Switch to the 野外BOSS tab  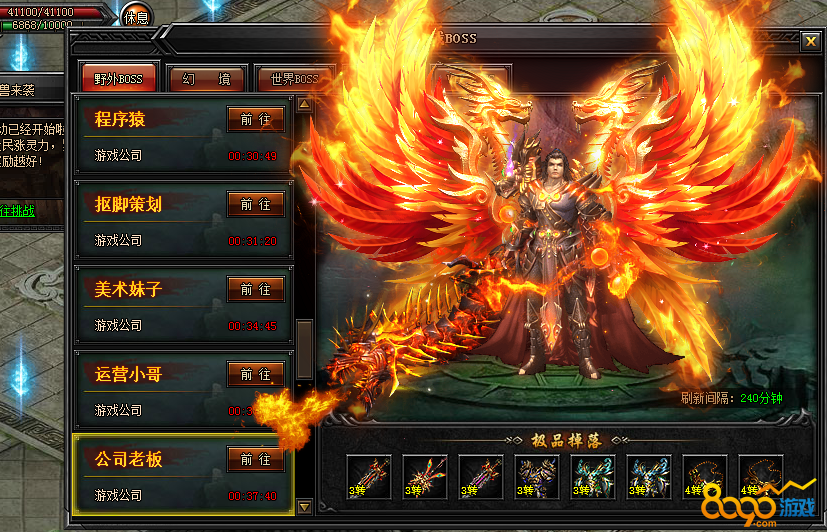119,79
